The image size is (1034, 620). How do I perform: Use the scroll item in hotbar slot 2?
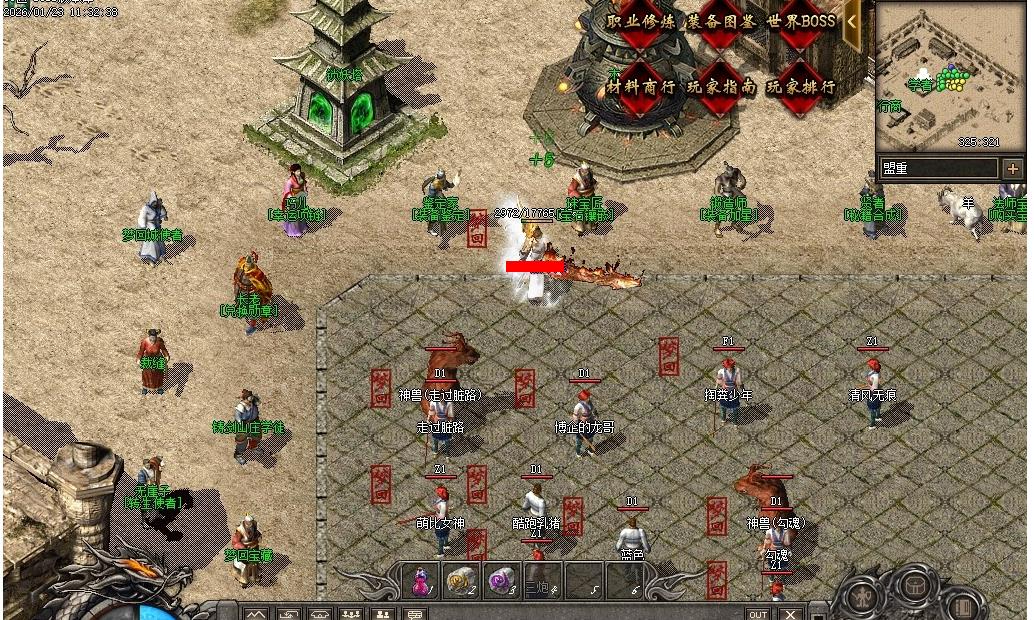tap(461, 581)
